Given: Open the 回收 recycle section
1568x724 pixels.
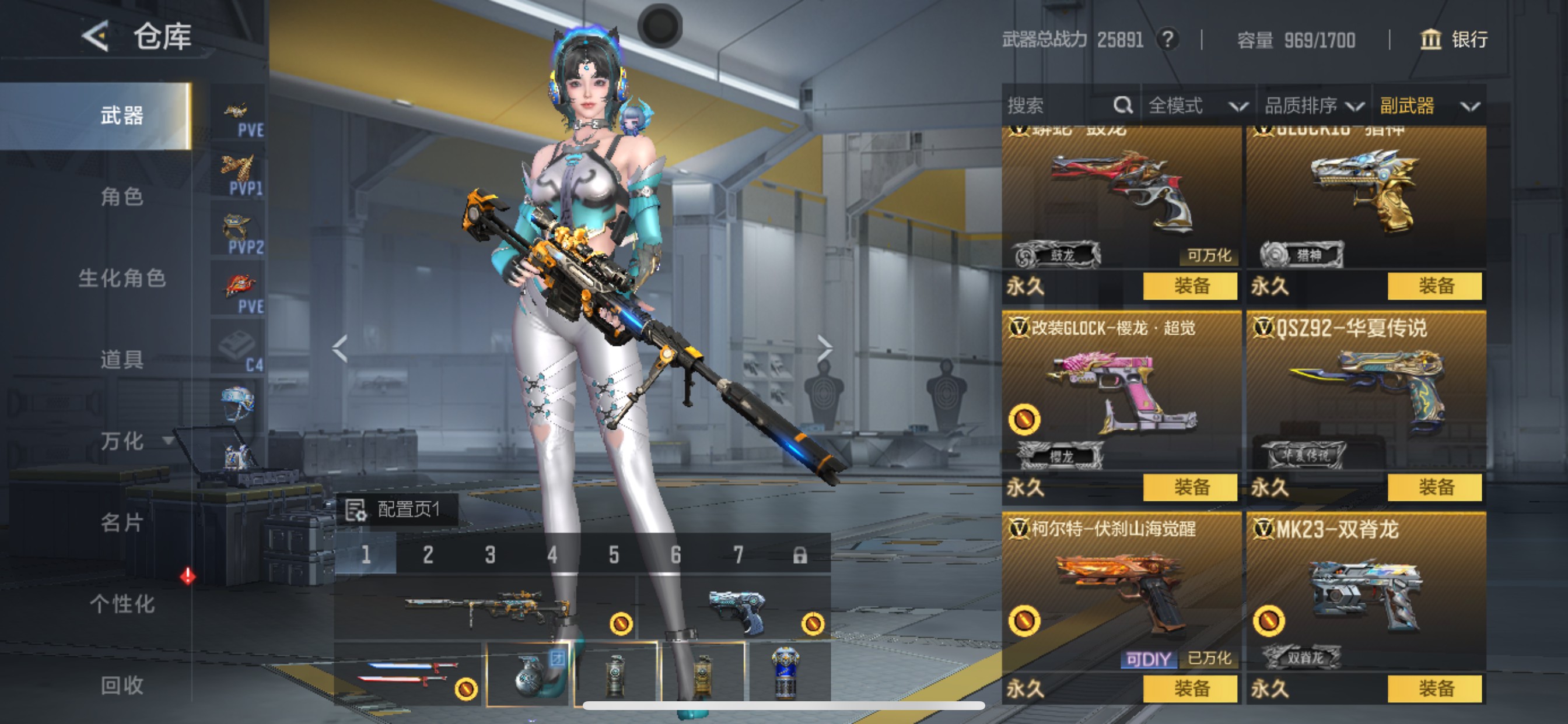Looking at the screenshot, I should coord(122,685).
